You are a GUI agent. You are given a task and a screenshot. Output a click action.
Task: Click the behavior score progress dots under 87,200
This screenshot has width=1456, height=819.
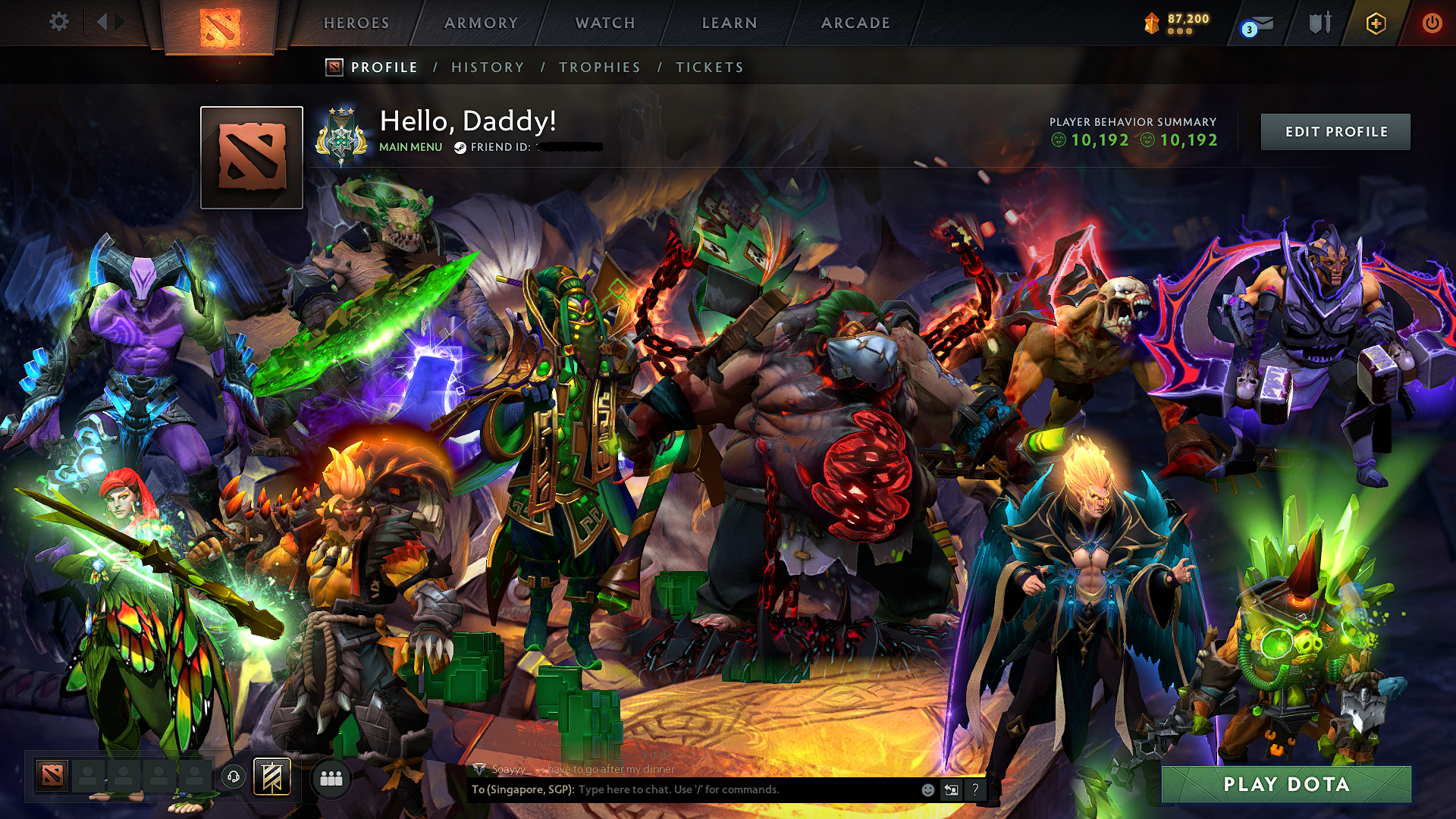pos(1181,30)
